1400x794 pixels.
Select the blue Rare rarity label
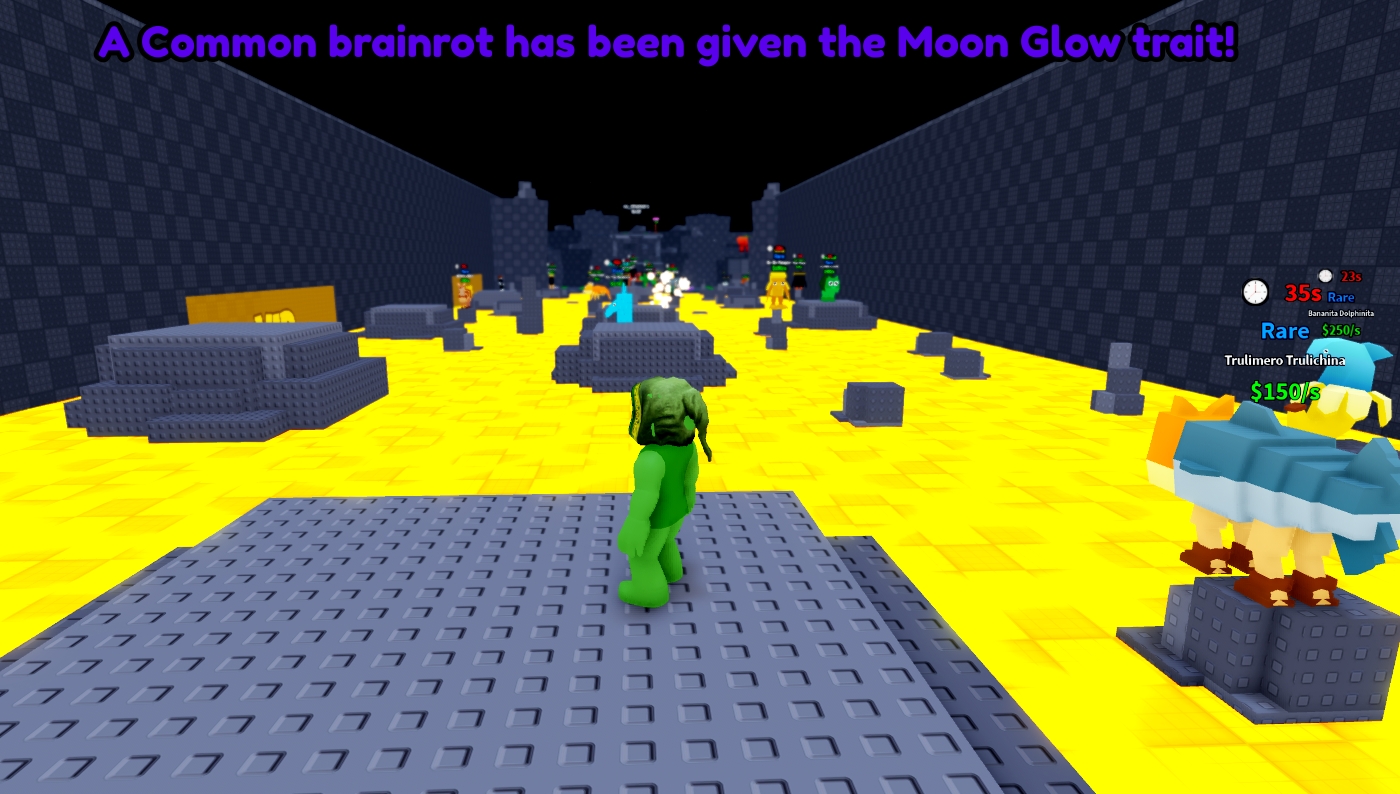coord(1286,330)
